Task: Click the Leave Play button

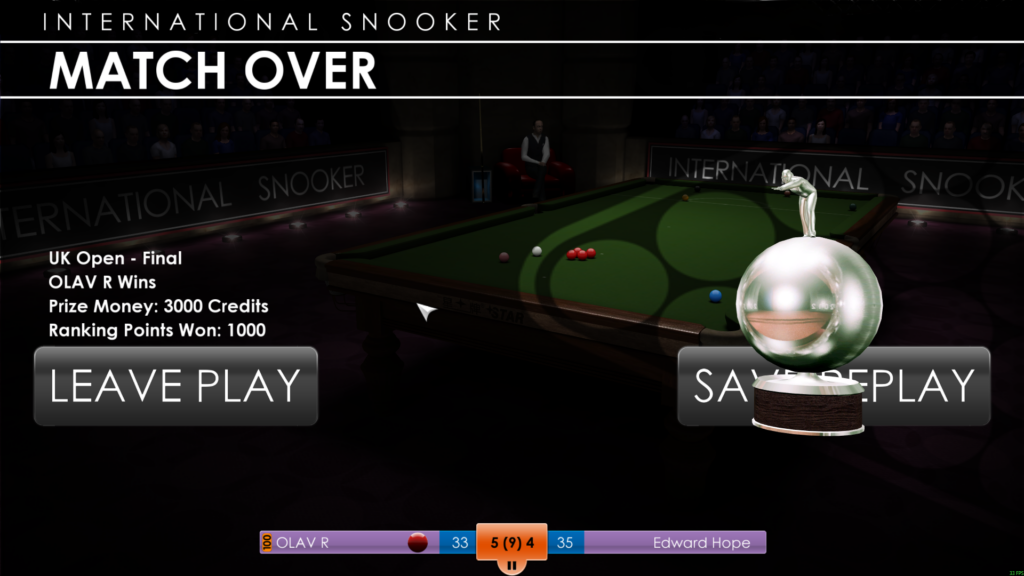Action: point(176,386)
